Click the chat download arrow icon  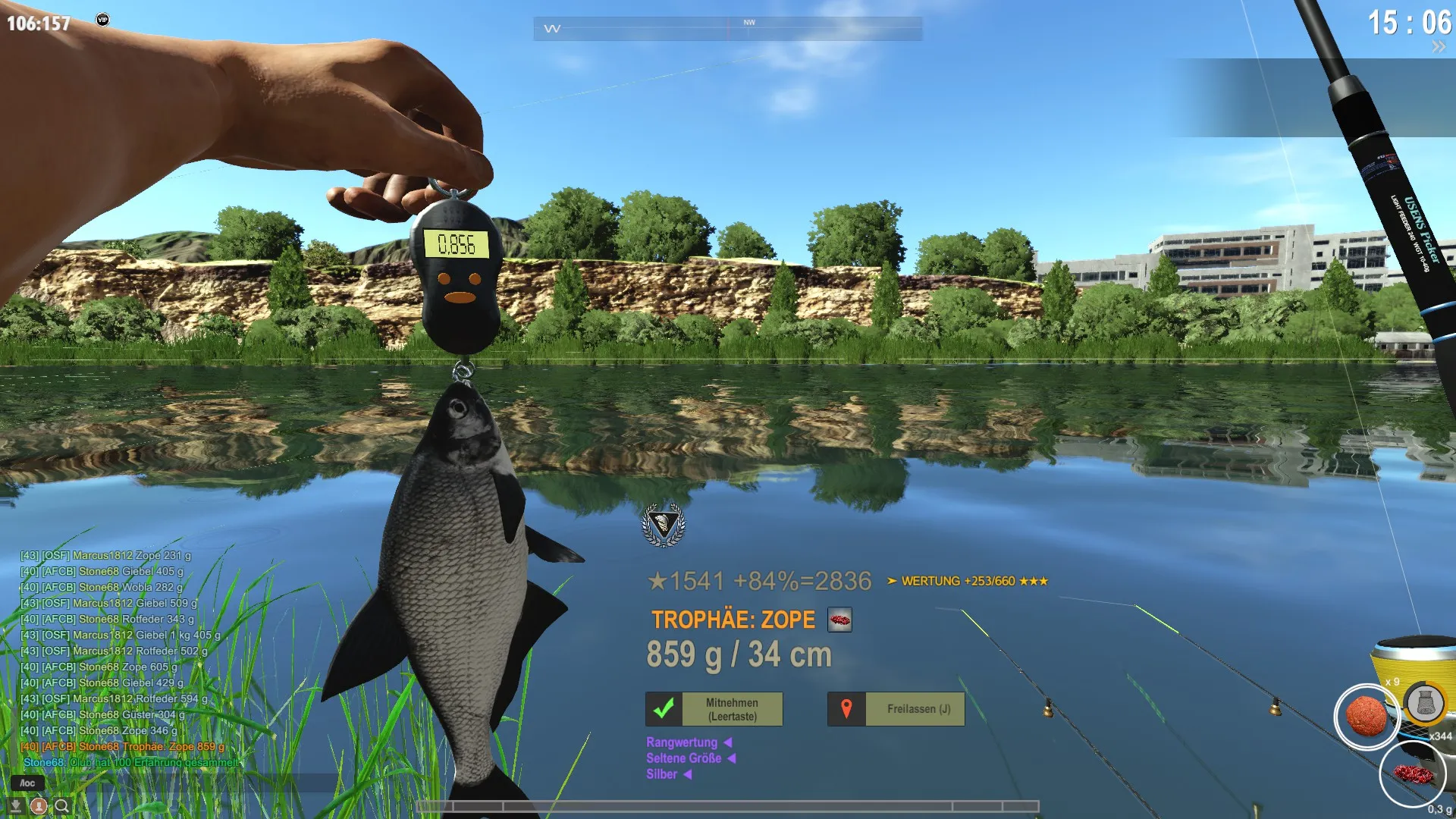click(x=15, y=805)
